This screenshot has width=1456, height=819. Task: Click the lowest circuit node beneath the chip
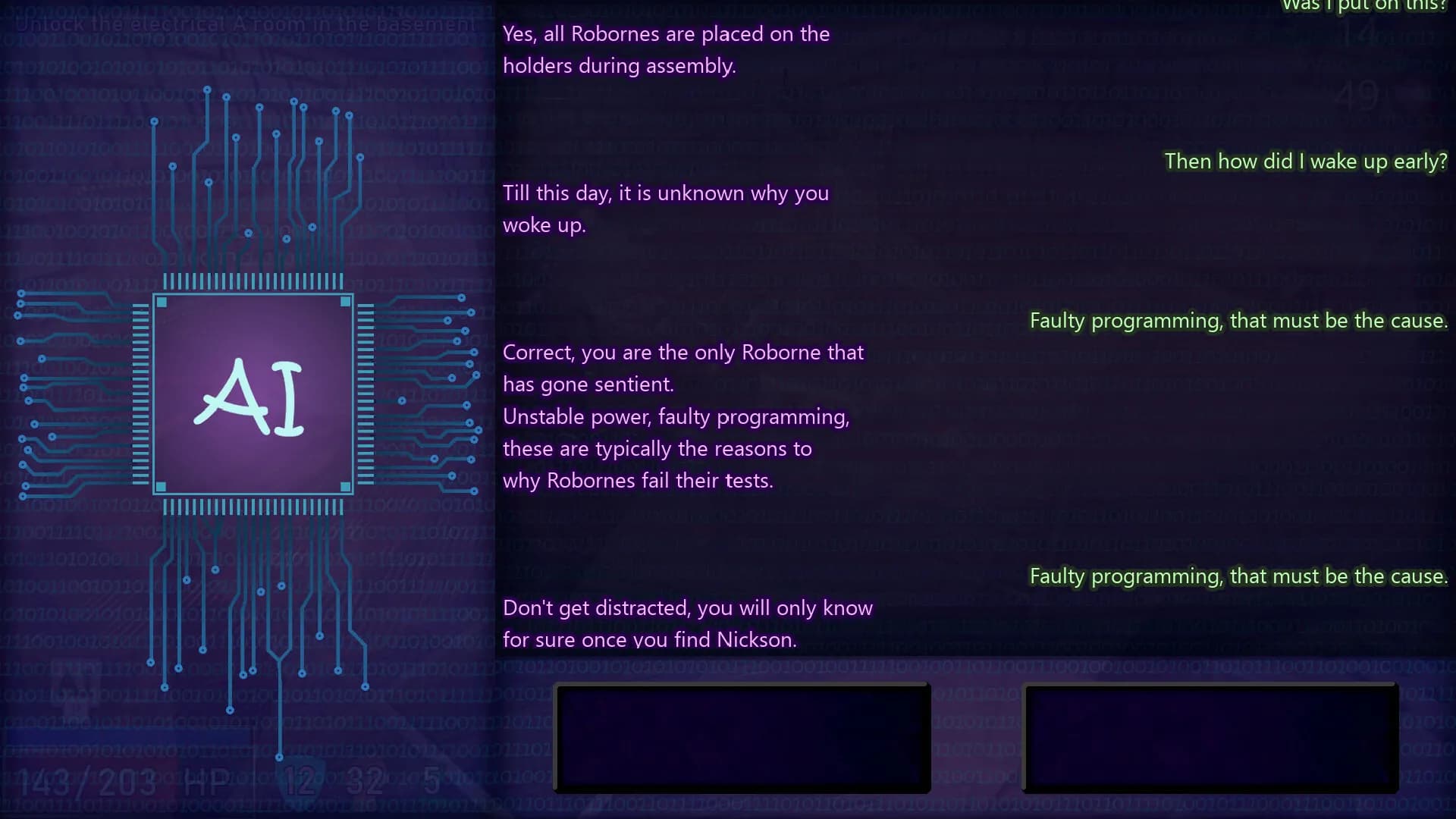[x=279, y=756]
